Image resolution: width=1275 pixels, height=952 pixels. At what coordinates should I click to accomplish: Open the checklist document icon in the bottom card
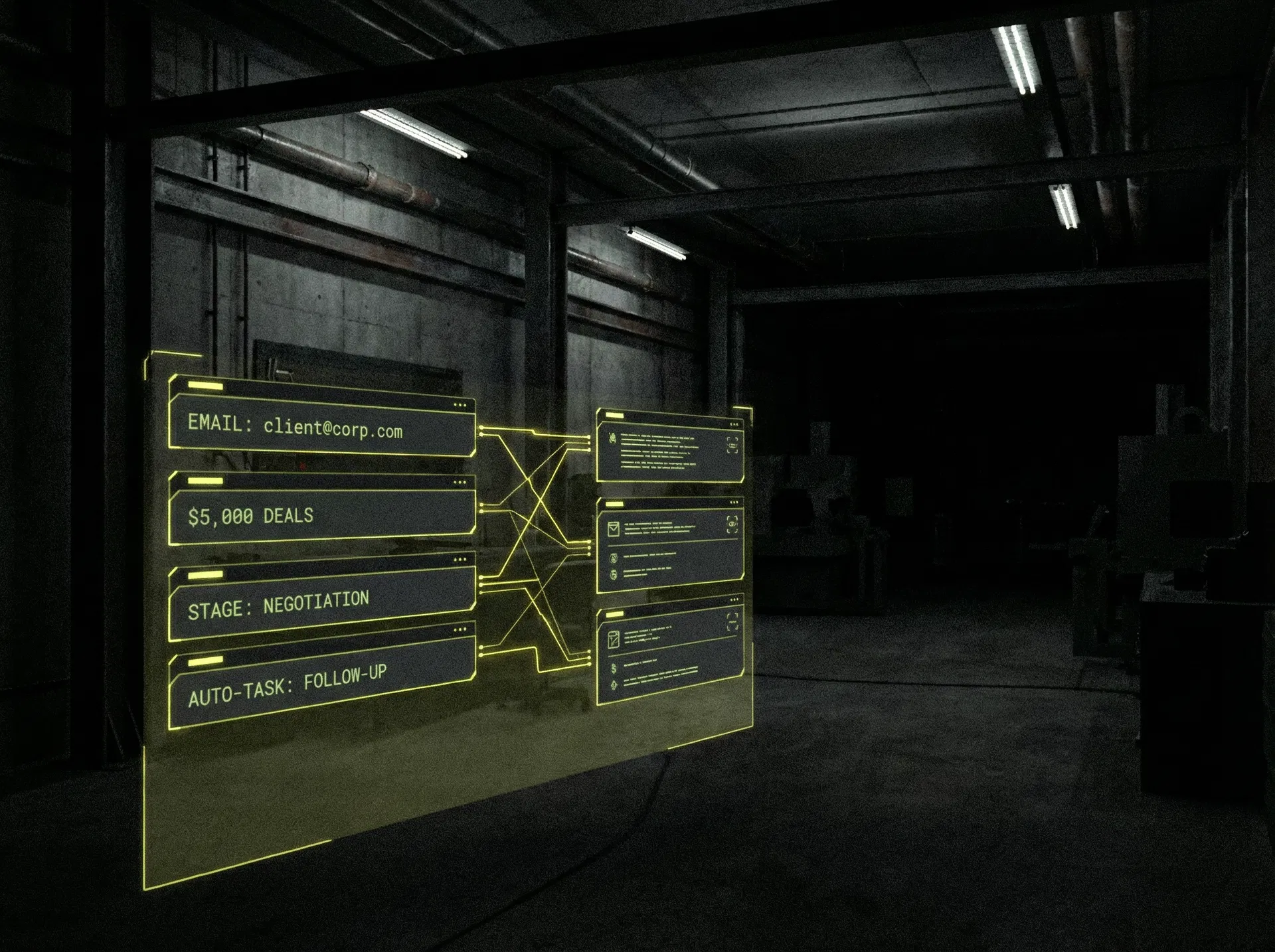pyautogui.click(x=614, y=639)
